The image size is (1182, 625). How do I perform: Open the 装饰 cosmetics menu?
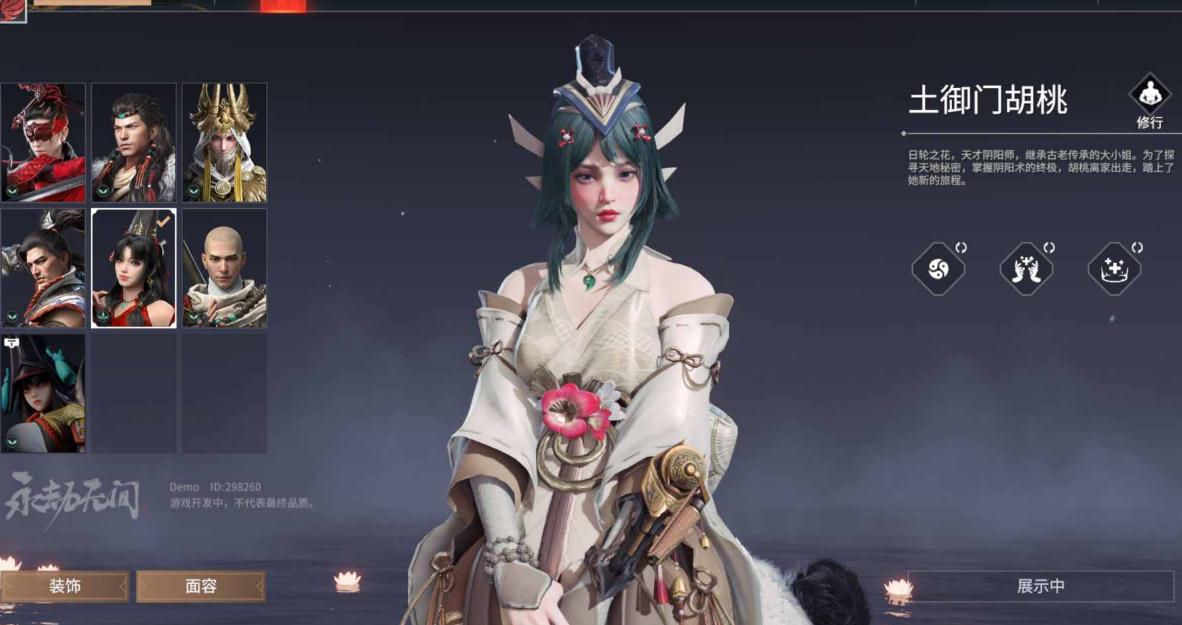pyautogui.click(x=65, y=586)
